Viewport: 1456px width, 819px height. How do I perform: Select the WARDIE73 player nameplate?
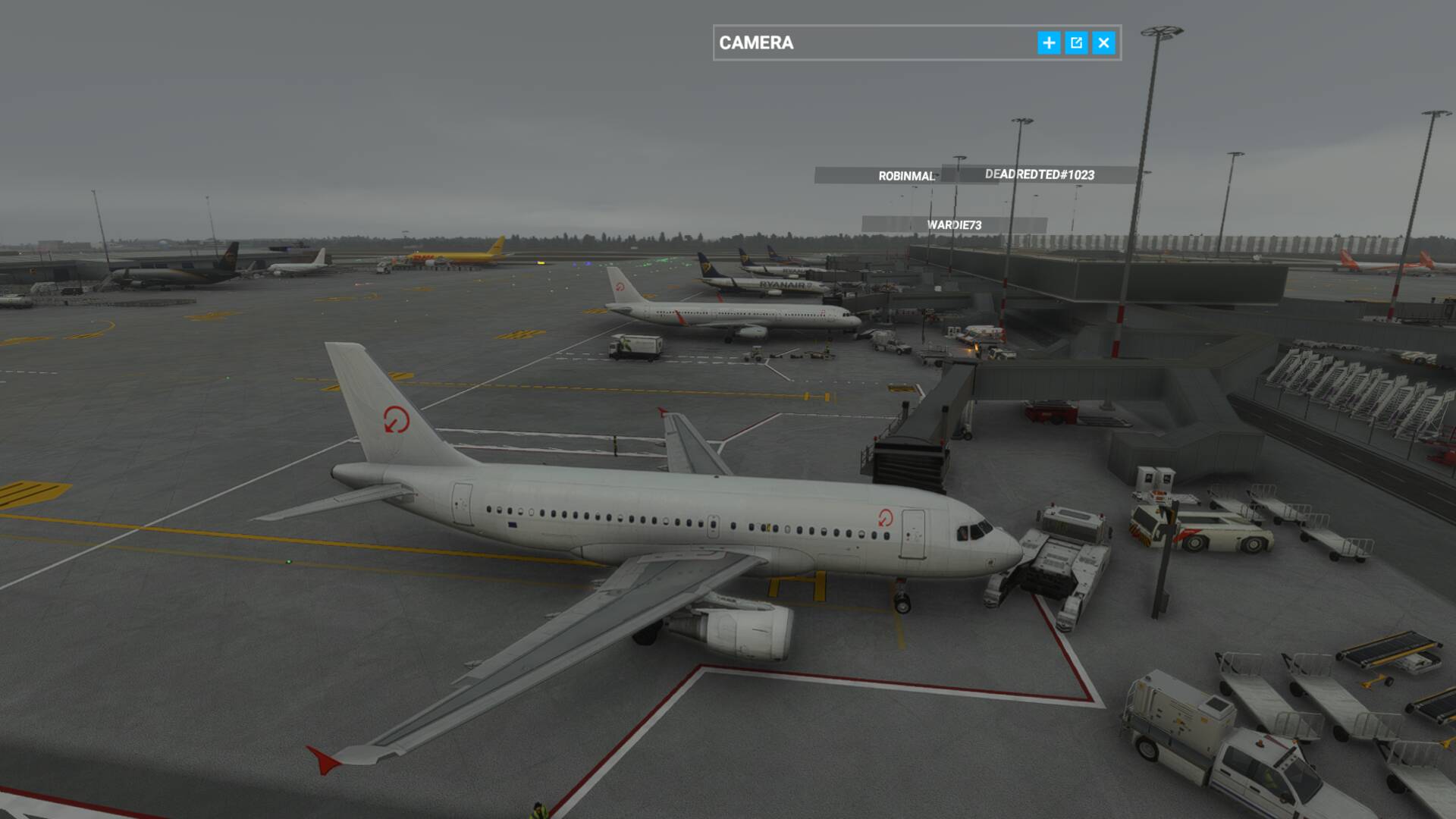coord(954,225)
